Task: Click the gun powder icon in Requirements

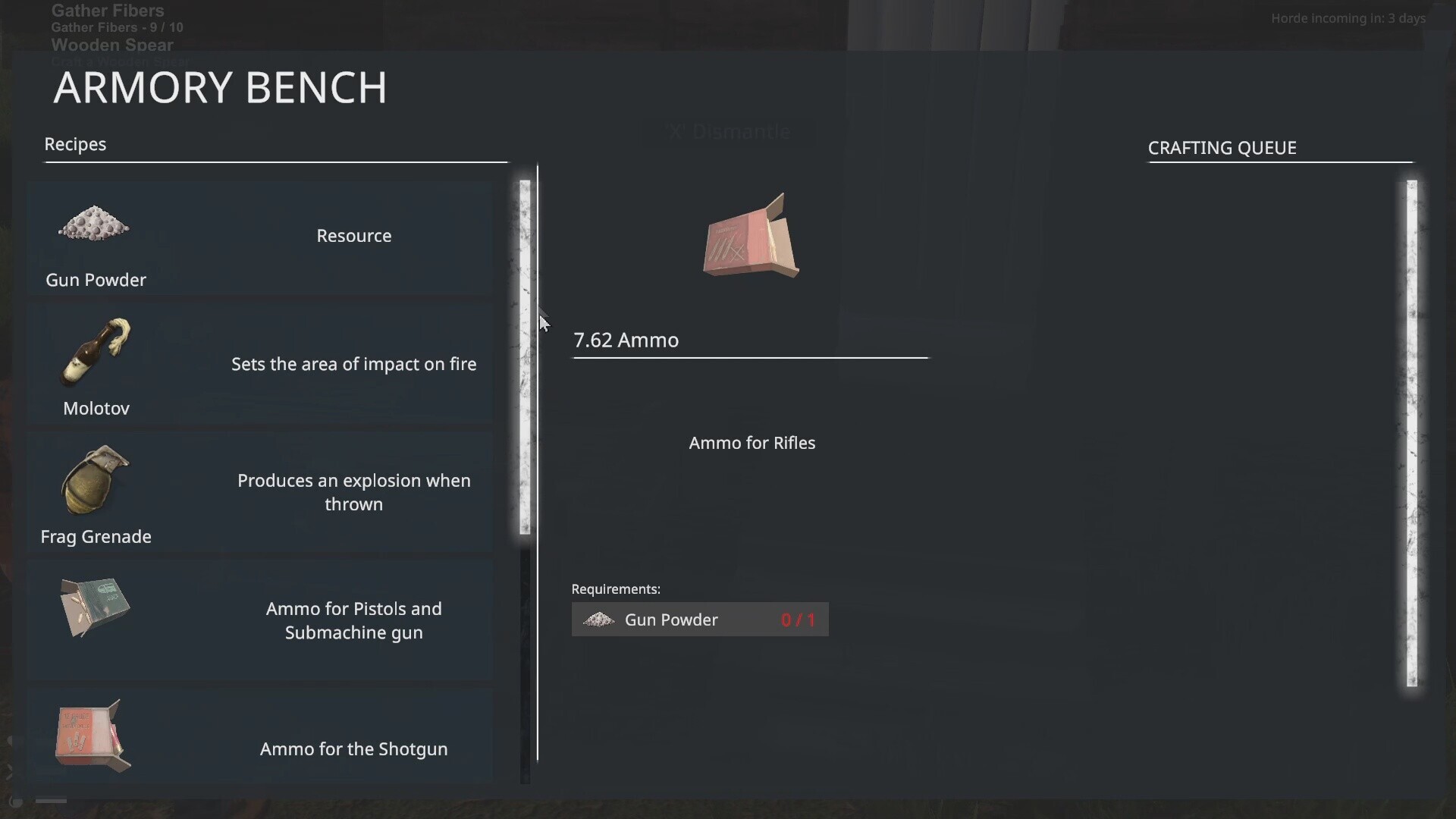Action: [598, 620]
